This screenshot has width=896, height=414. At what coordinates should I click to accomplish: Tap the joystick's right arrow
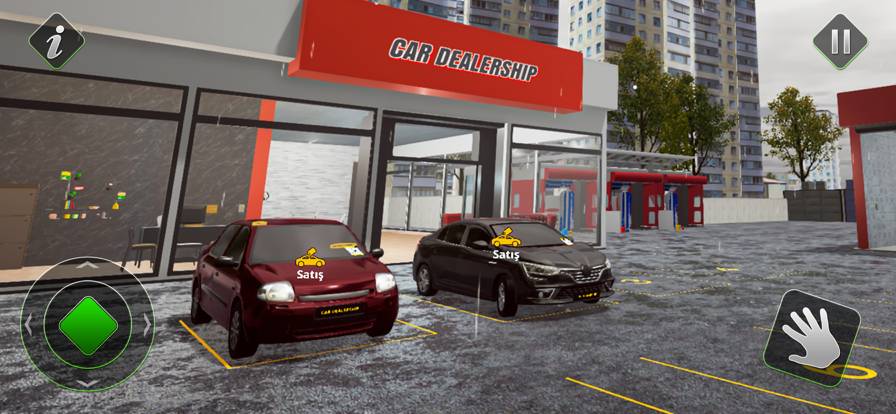click(147, 325)
